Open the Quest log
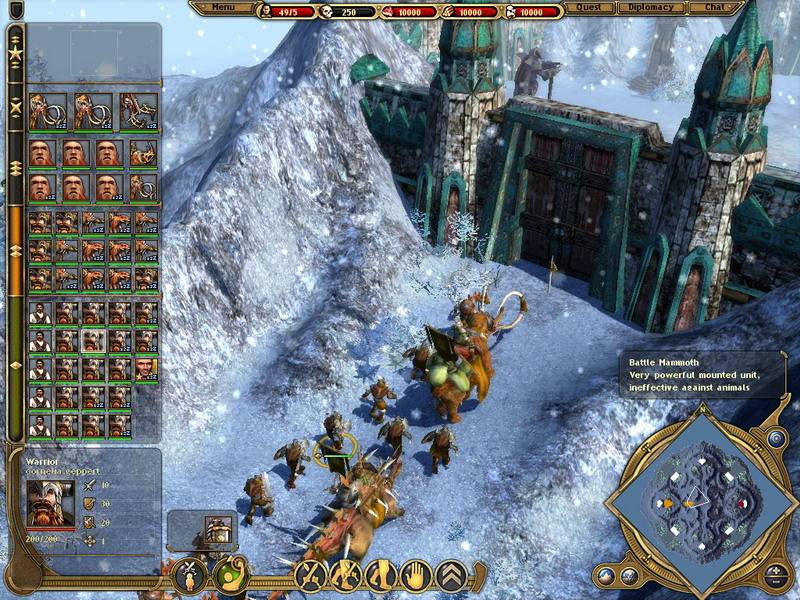The width and height of the screenshot is (800, 600). pos(589,8)
